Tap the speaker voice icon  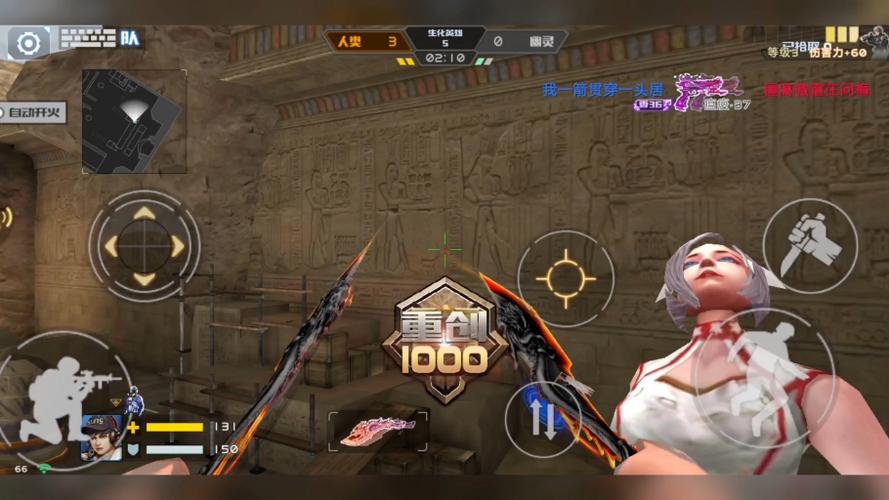[6, 217]
